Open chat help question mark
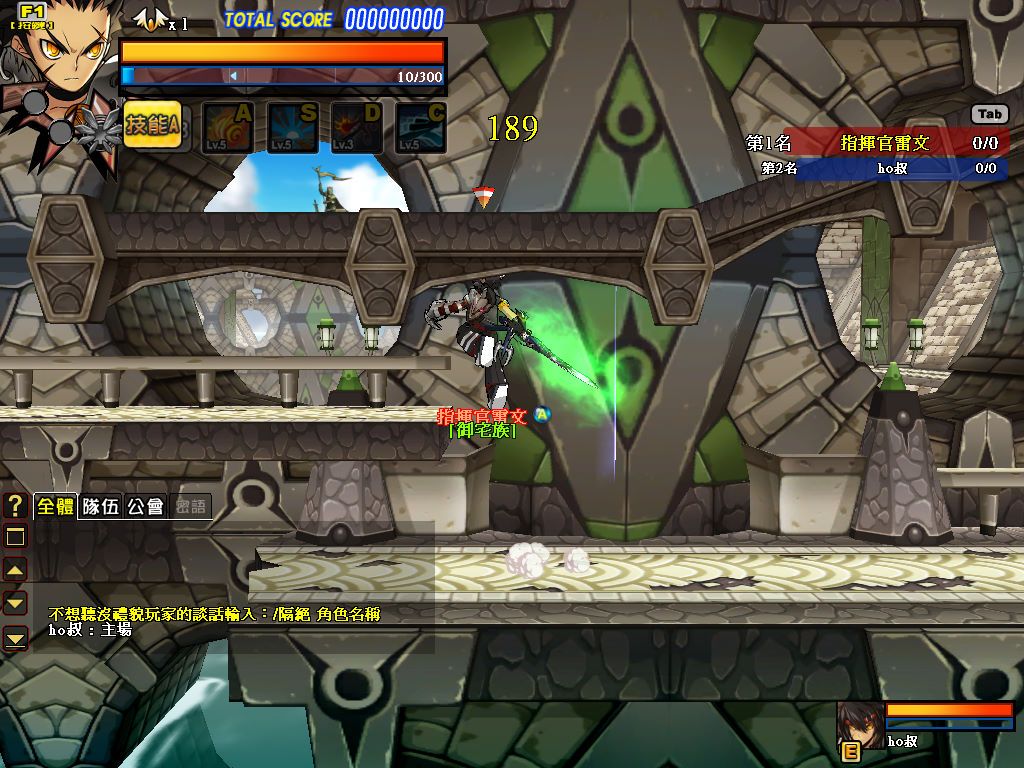 pyautogui.click(x=15, y=506)
